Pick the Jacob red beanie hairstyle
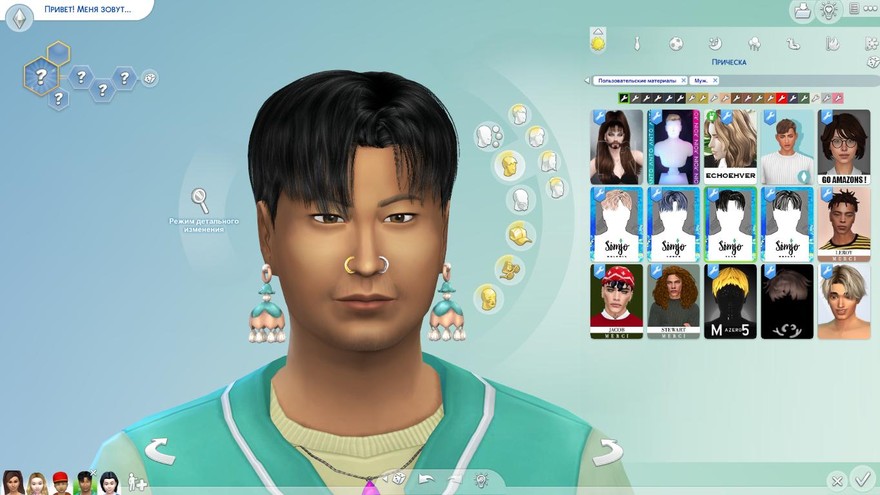This screenshot has width=880, height=495. (616, 301)
